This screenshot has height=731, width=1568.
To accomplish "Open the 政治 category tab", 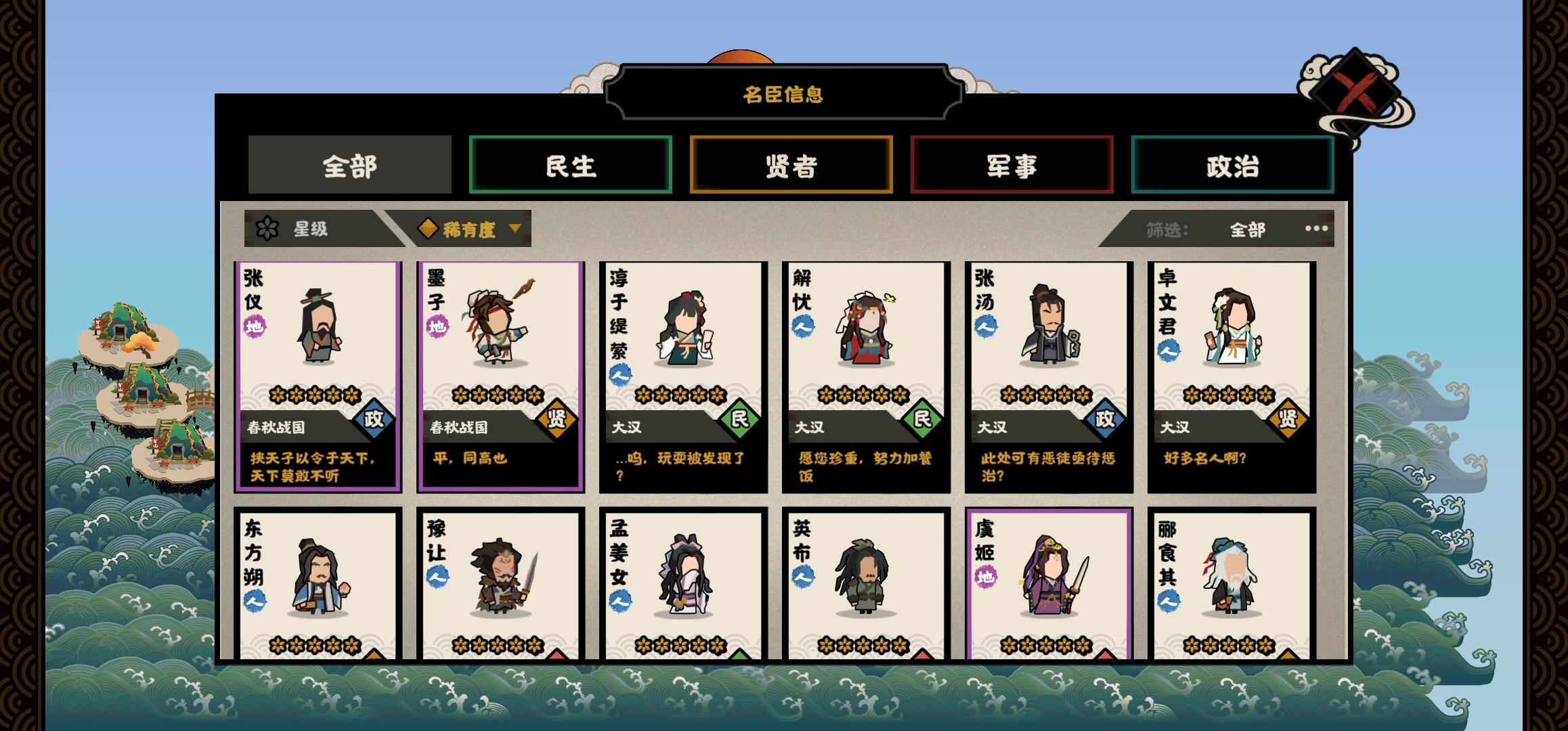I will pos(1232,166).
